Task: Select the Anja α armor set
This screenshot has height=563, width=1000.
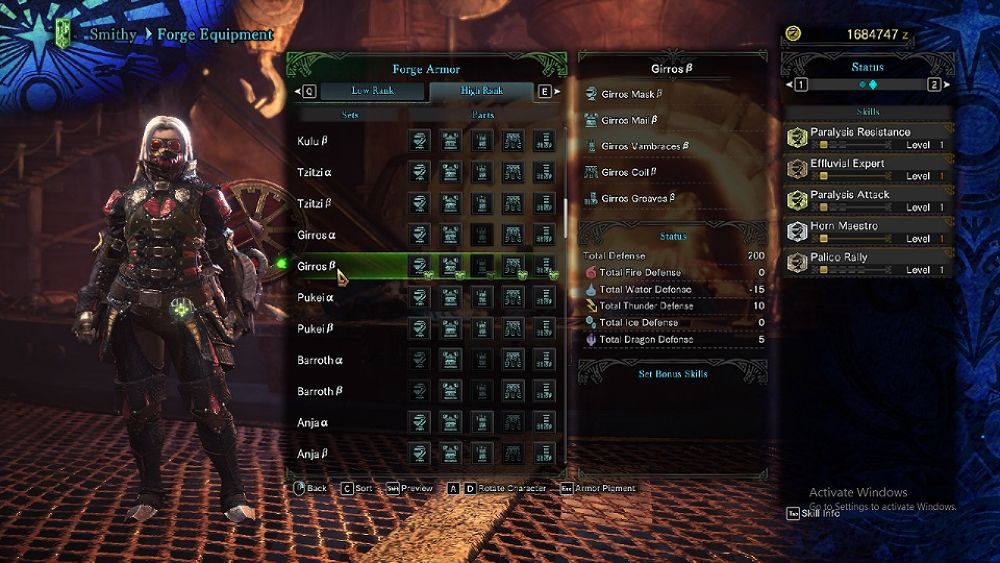Action: pos(313,423)
